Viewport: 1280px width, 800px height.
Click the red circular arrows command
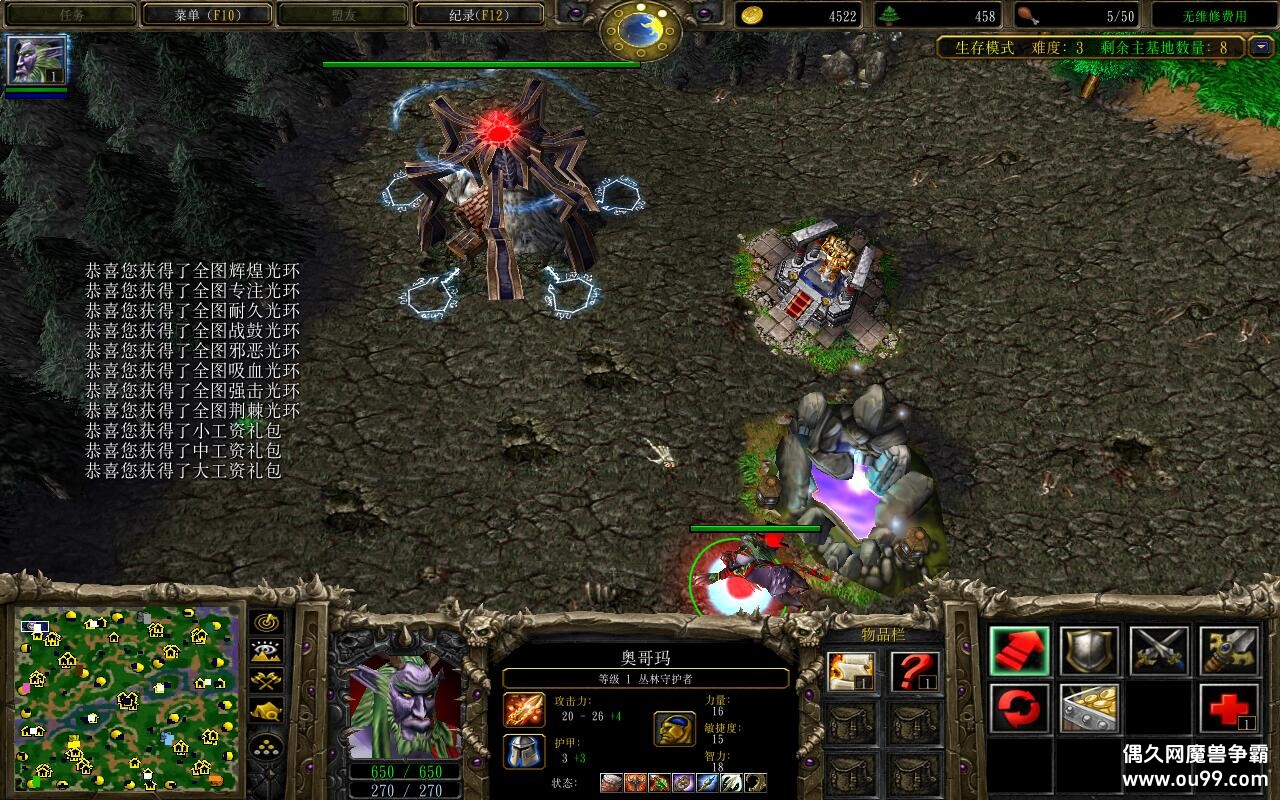tap(1019, 709)
